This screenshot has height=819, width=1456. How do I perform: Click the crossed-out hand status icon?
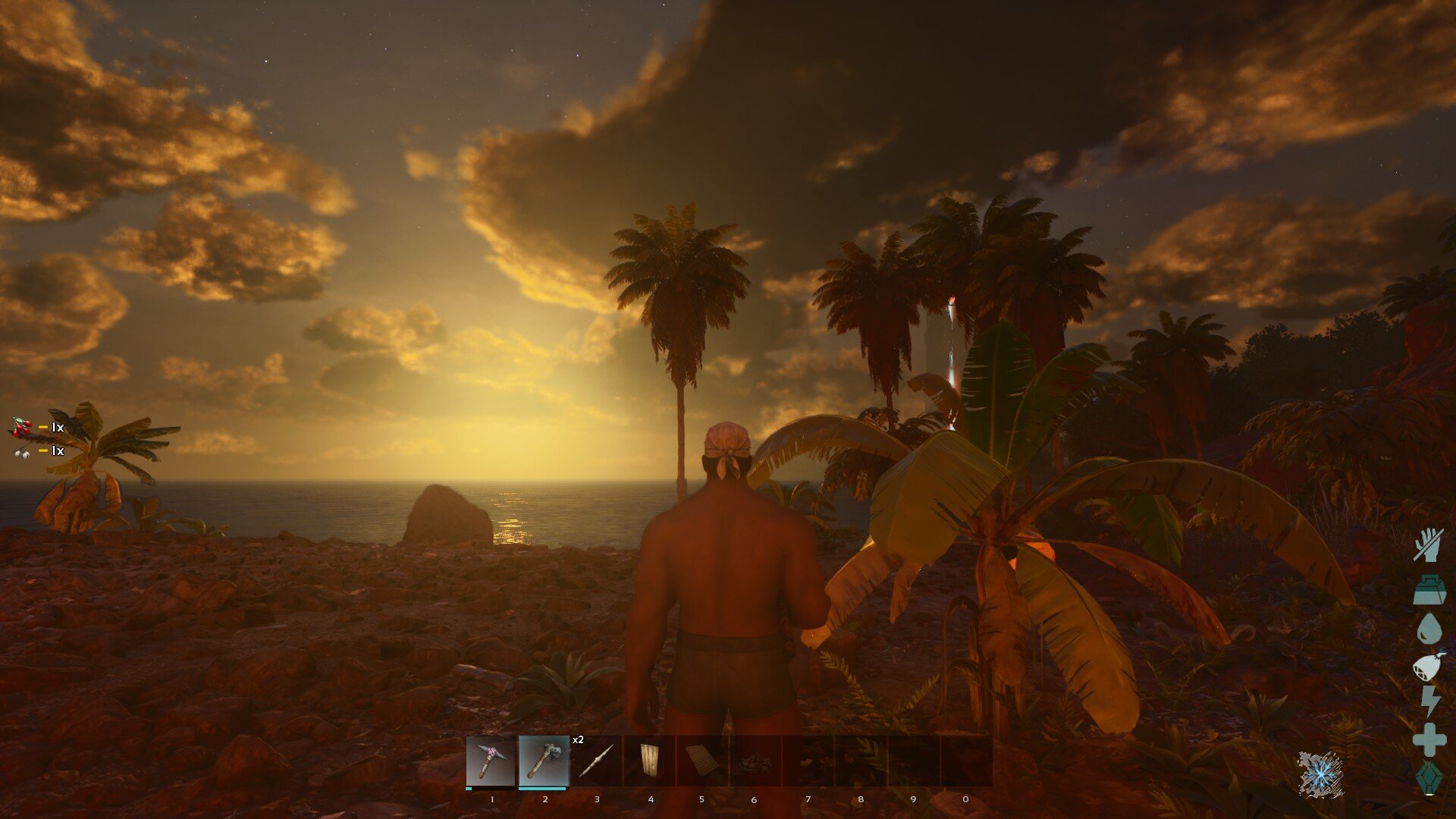(x=1429, y=544)
